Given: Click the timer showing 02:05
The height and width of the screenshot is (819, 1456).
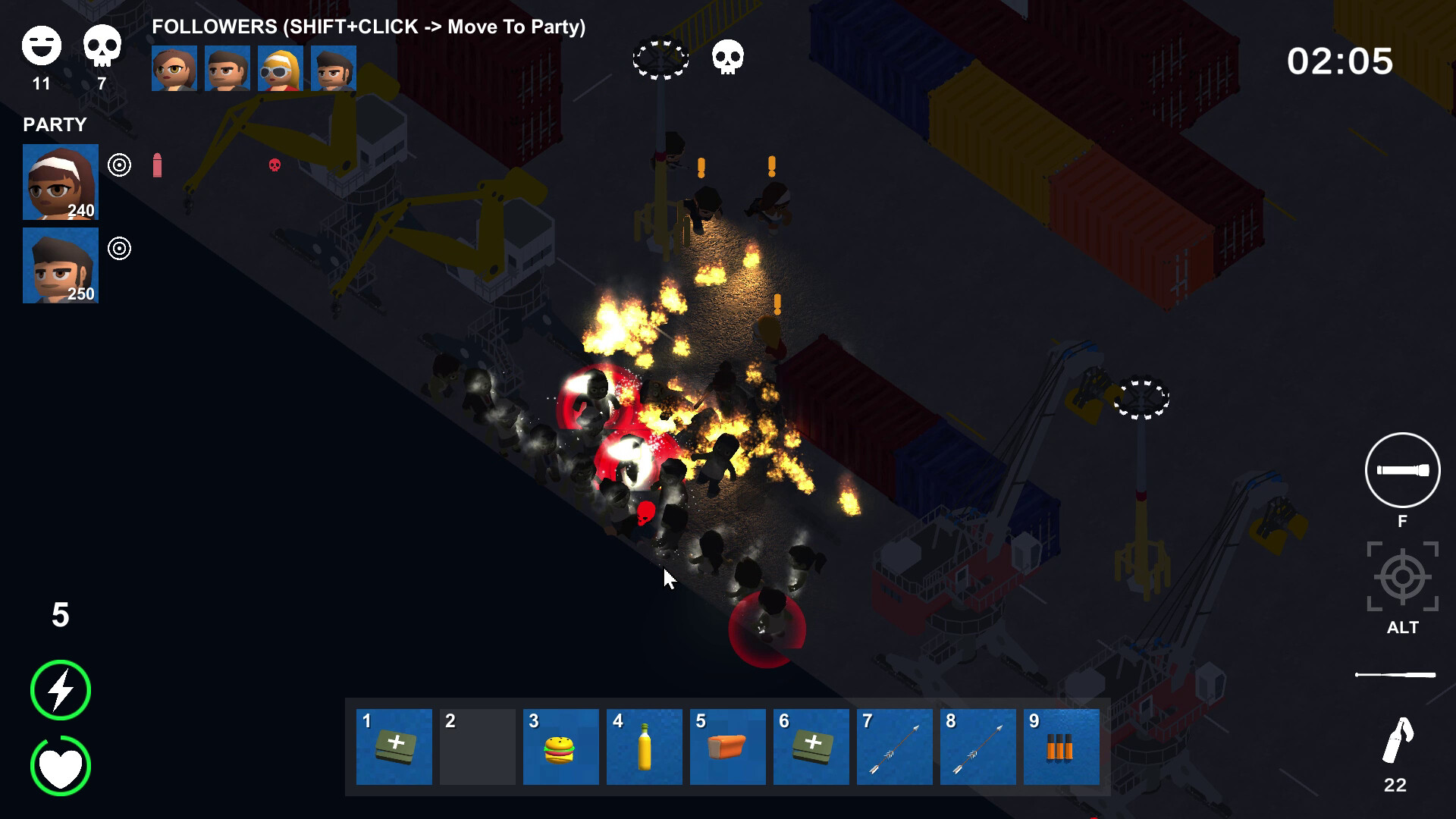Looking at the screenshot, I should tap(1339, 61).
